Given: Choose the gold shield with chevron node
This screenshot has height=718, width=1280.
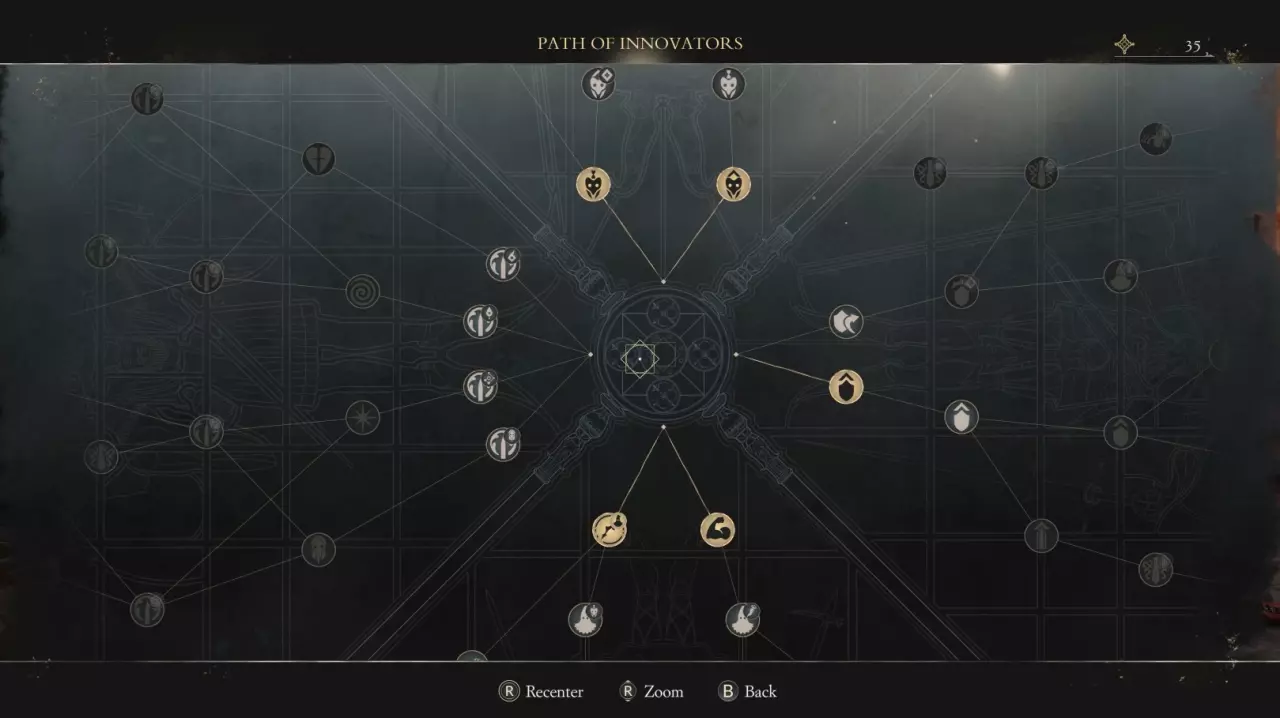Looking at the screenshot, I should [x=846, y=386].
